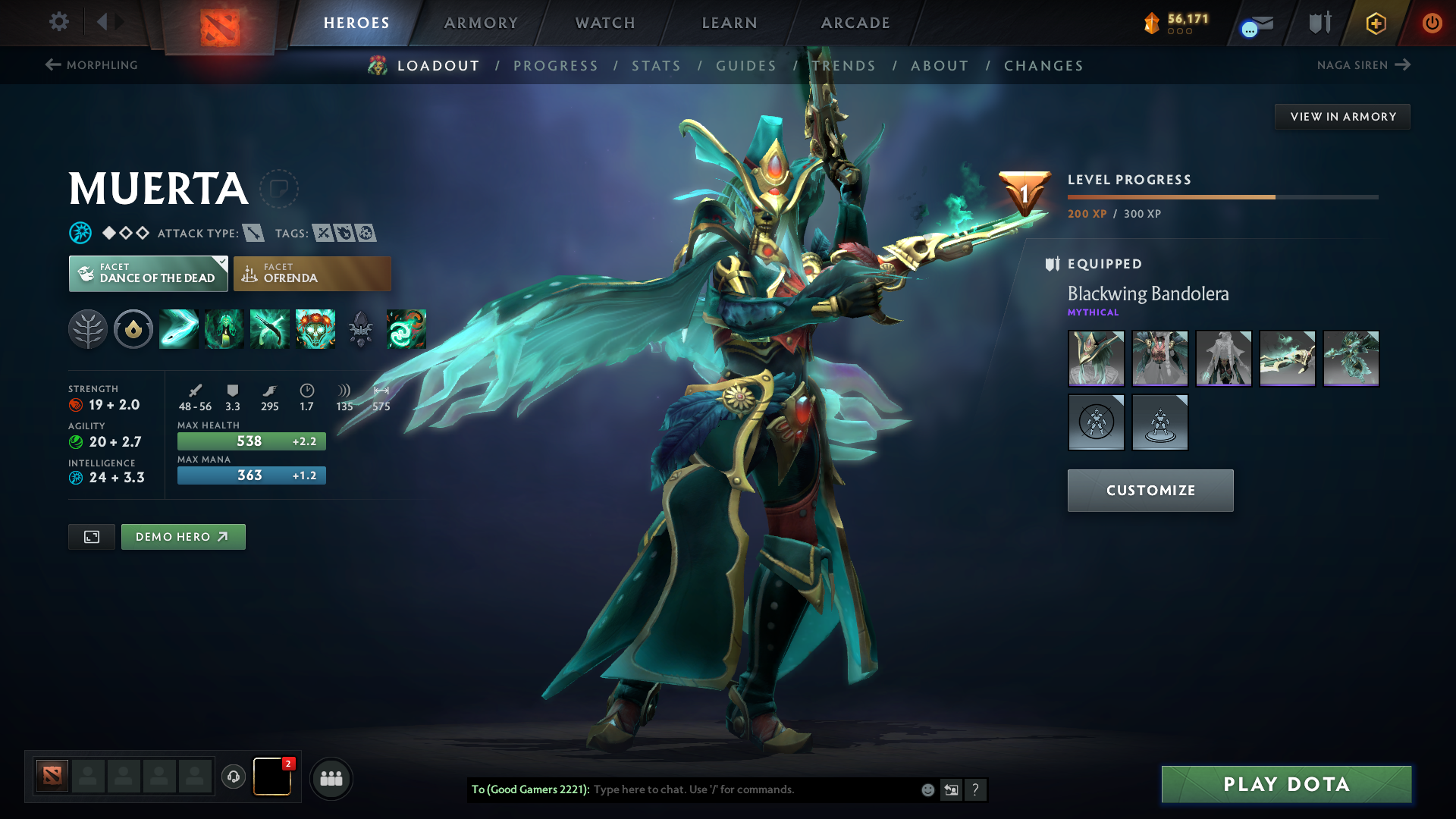Click View In Armory

pyautogui.click(x=1342, y=116)
